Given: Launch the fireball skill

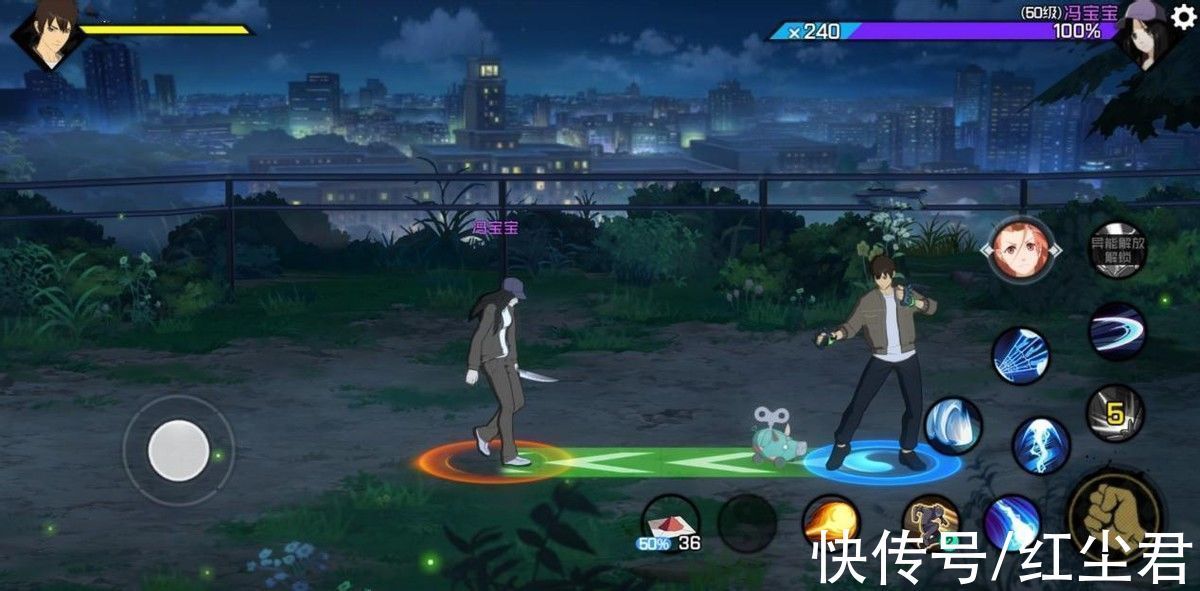Looking at the screenshot, I should pyautogui.click(x=831, y=522).
